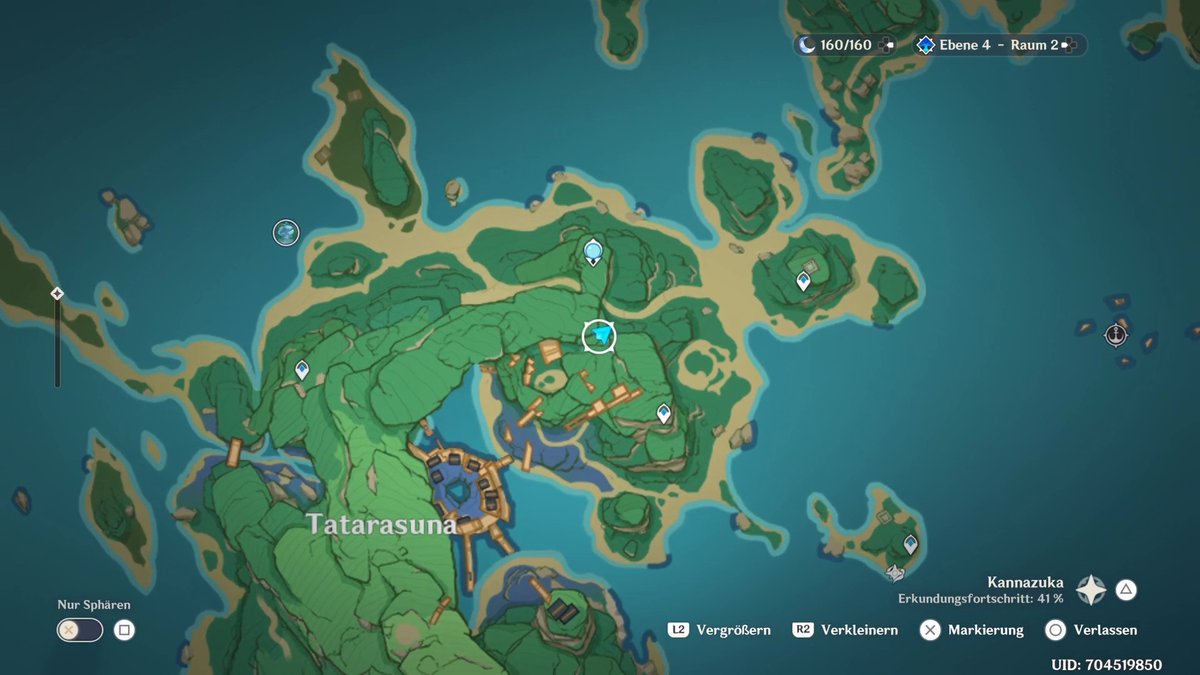Select the teleport waypoint beside the Tatarasuna buildings
The width and height of the screenshot is (1200, 675).
(663, 412)
